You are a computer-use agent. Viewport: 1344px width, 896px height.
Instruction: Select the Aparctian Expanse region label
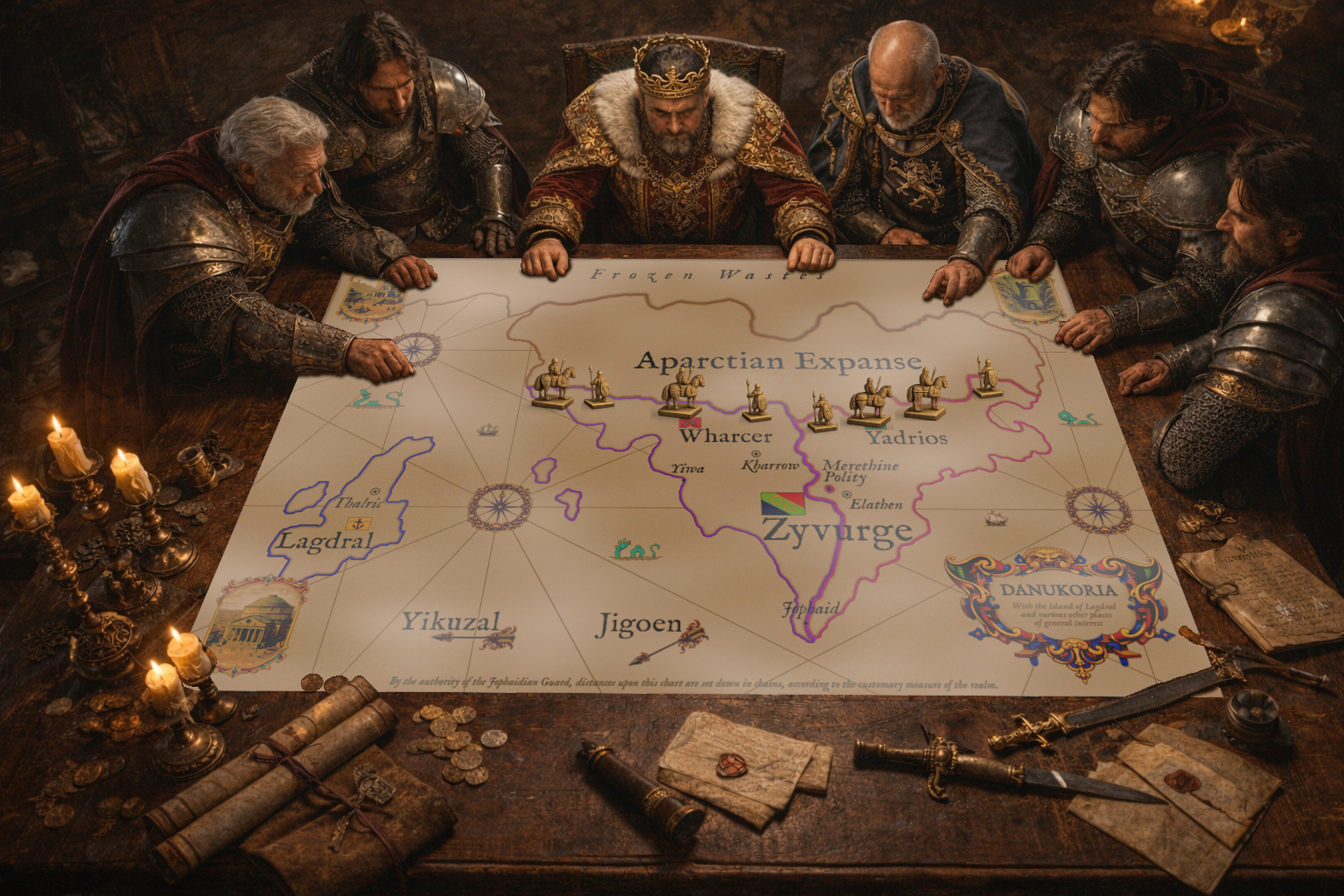(x=778, y=360)
